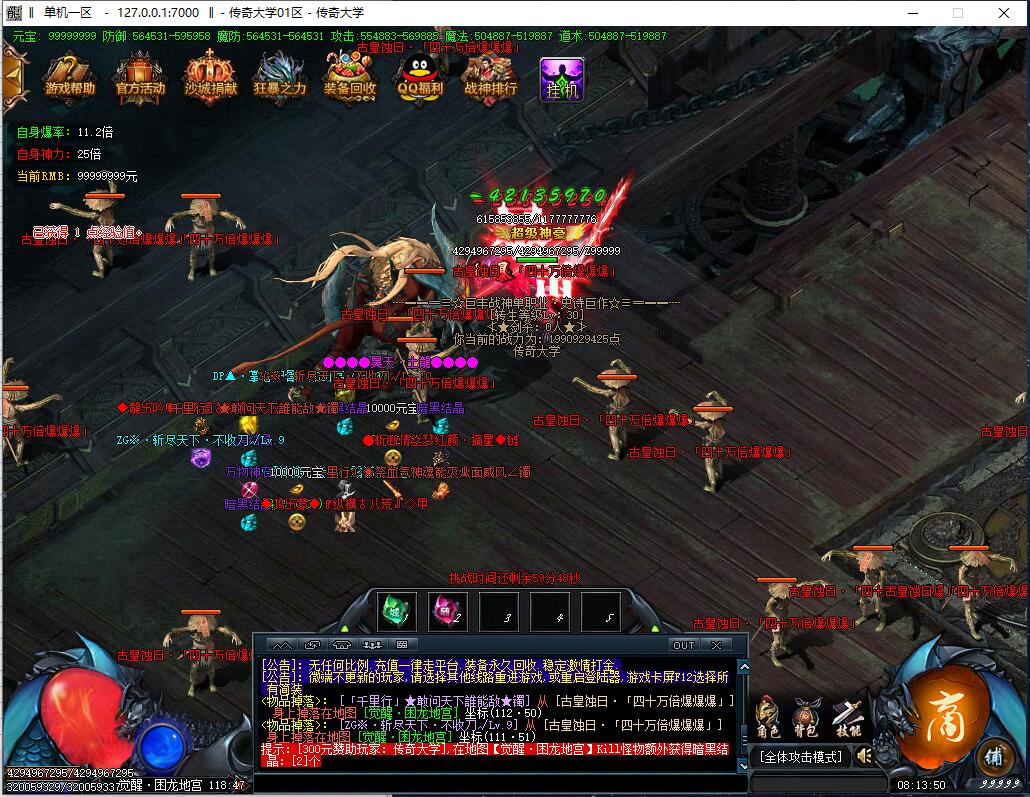Open the 角色 character panel
1030x797 pixels.
pos(767,716)
